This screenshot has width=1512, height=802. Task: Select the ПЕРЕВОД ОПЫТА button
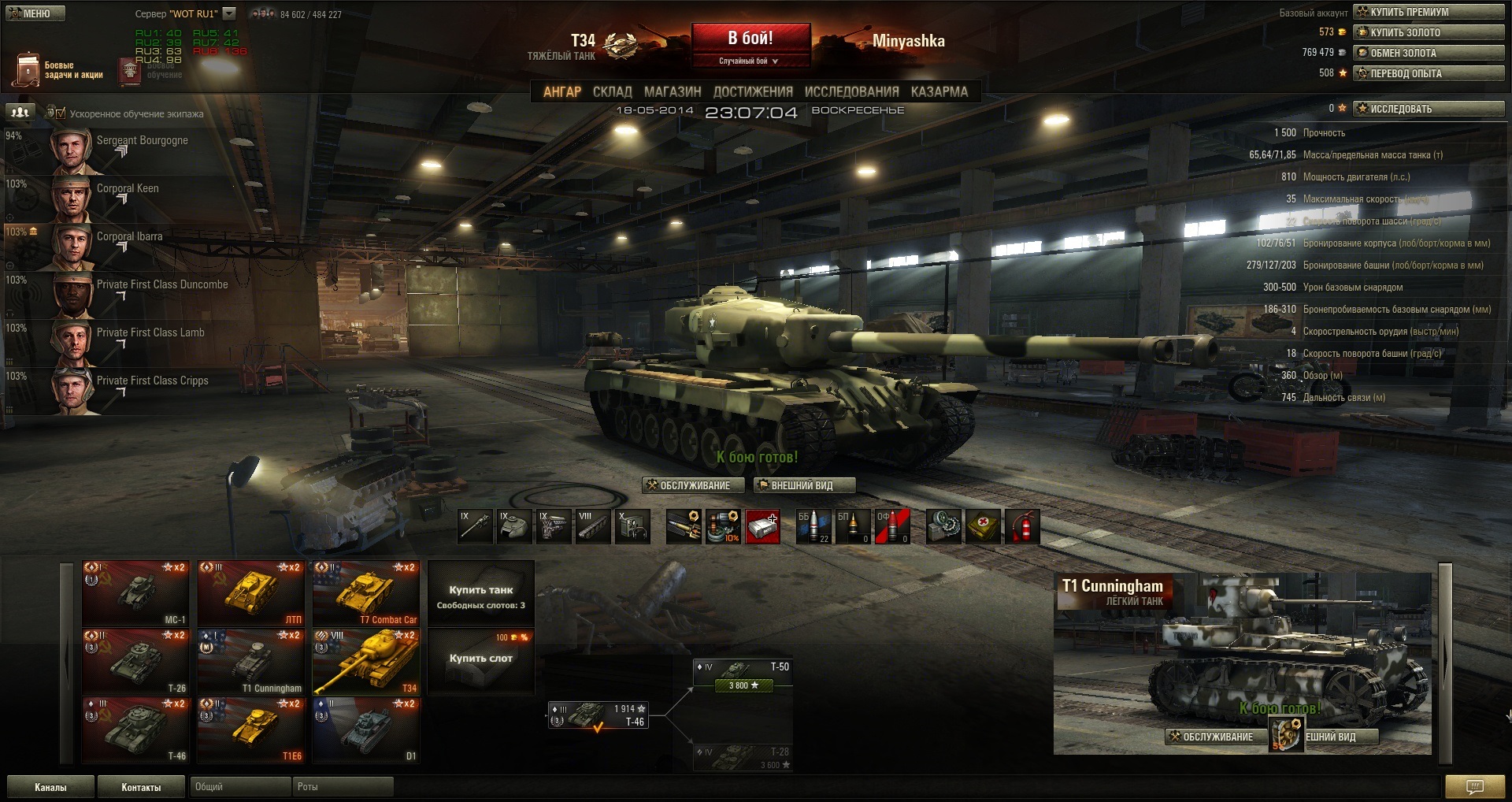click(x=1429, y=73)
